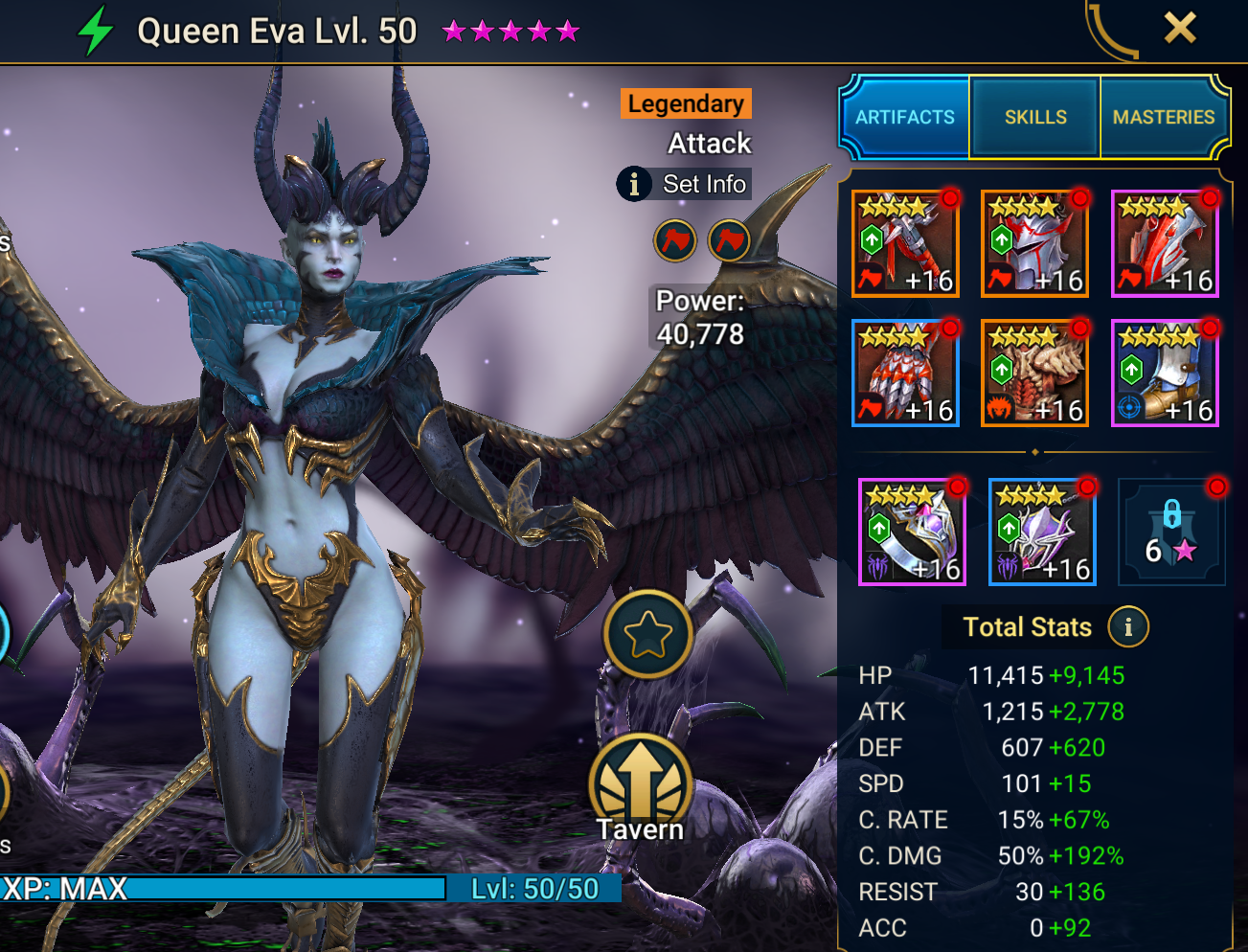Select the equipped helmet artifact slot
The image size is (1248, 952).
(1034, 243)
